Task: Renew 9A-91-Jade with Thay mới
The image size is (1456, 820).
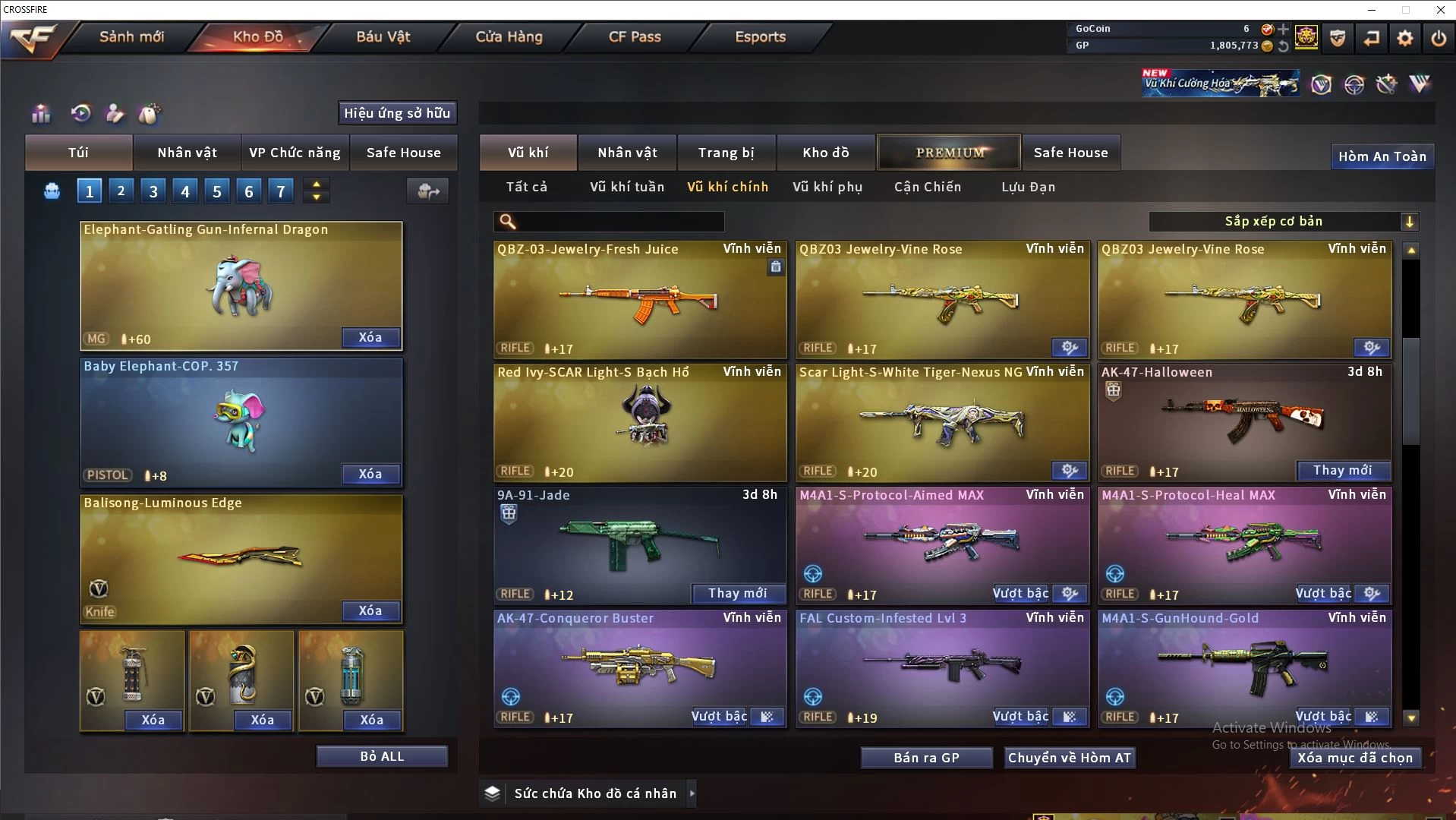Action: coord(737,593)
